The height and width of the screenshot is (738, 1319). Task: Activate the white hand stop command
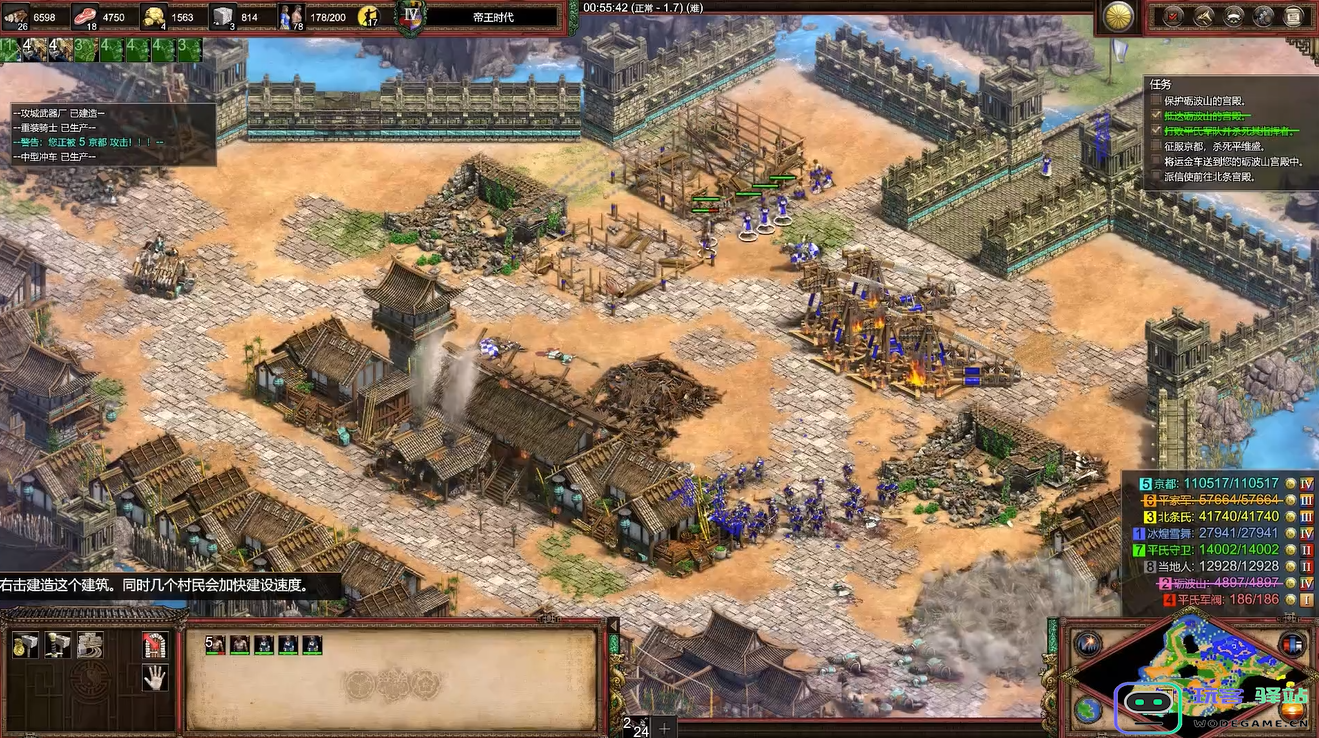click(x=153, y=678)
